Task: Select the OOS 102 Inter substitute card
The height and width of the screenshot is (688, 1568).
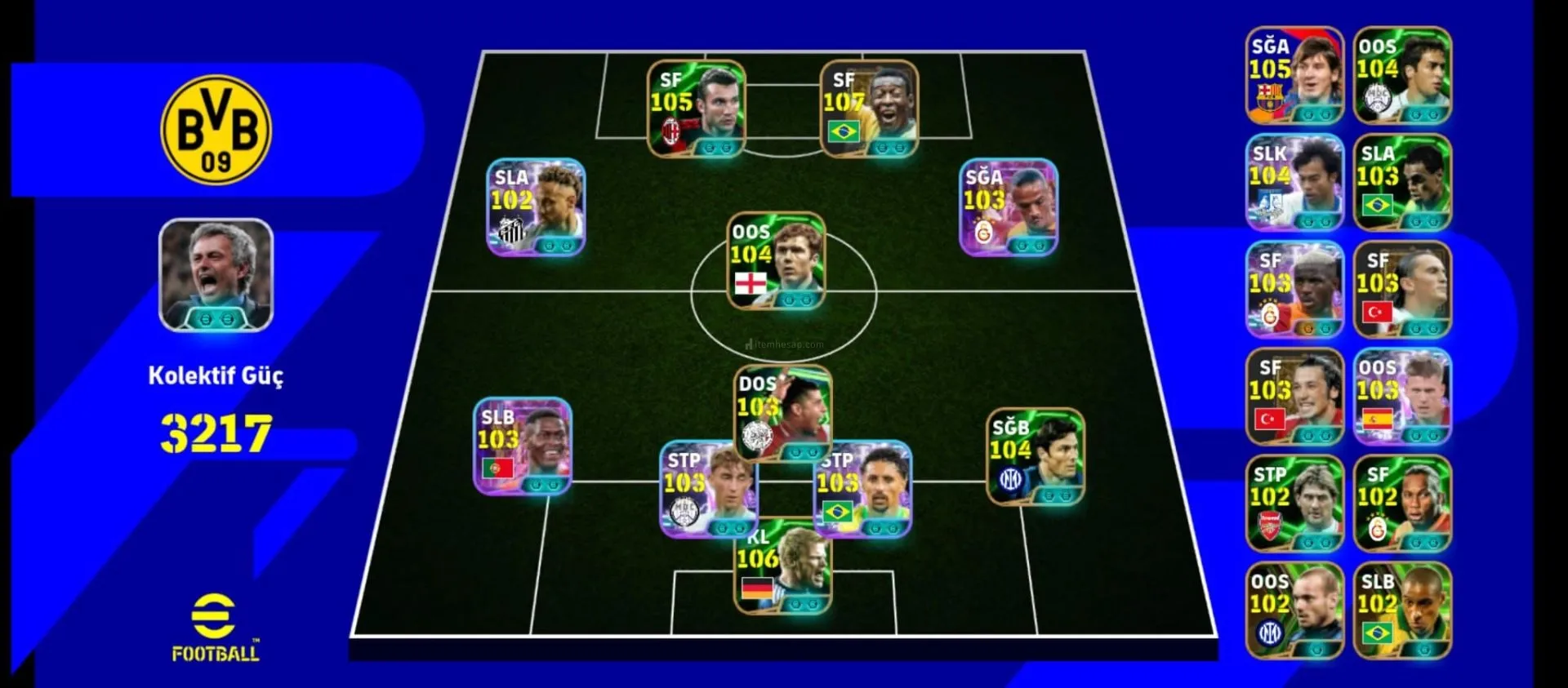Action: click(x=1294, y=610)
